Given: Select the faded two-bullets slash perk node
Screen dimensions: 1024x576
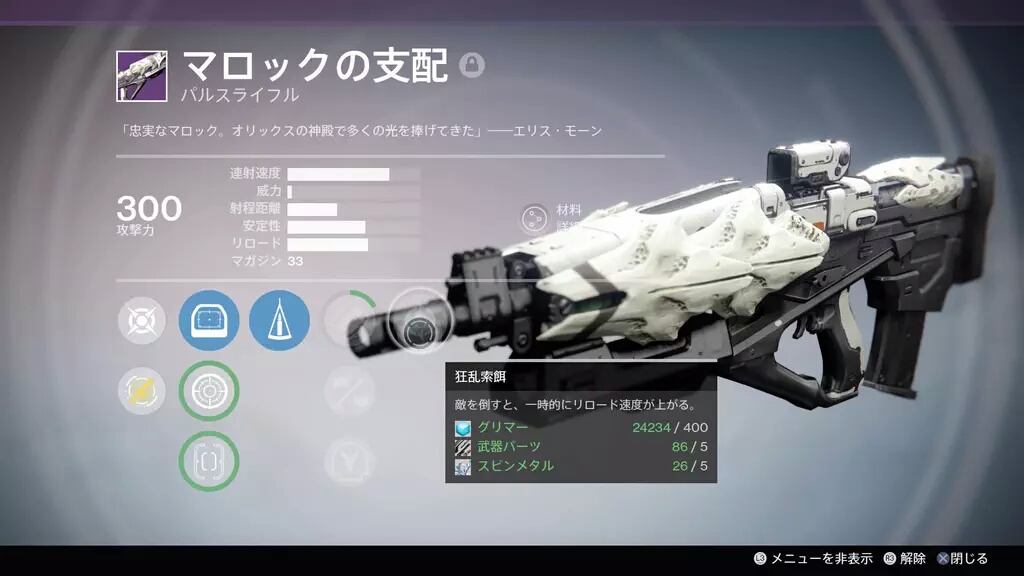Looking at the screenshot, I should [x=349, y=391].
